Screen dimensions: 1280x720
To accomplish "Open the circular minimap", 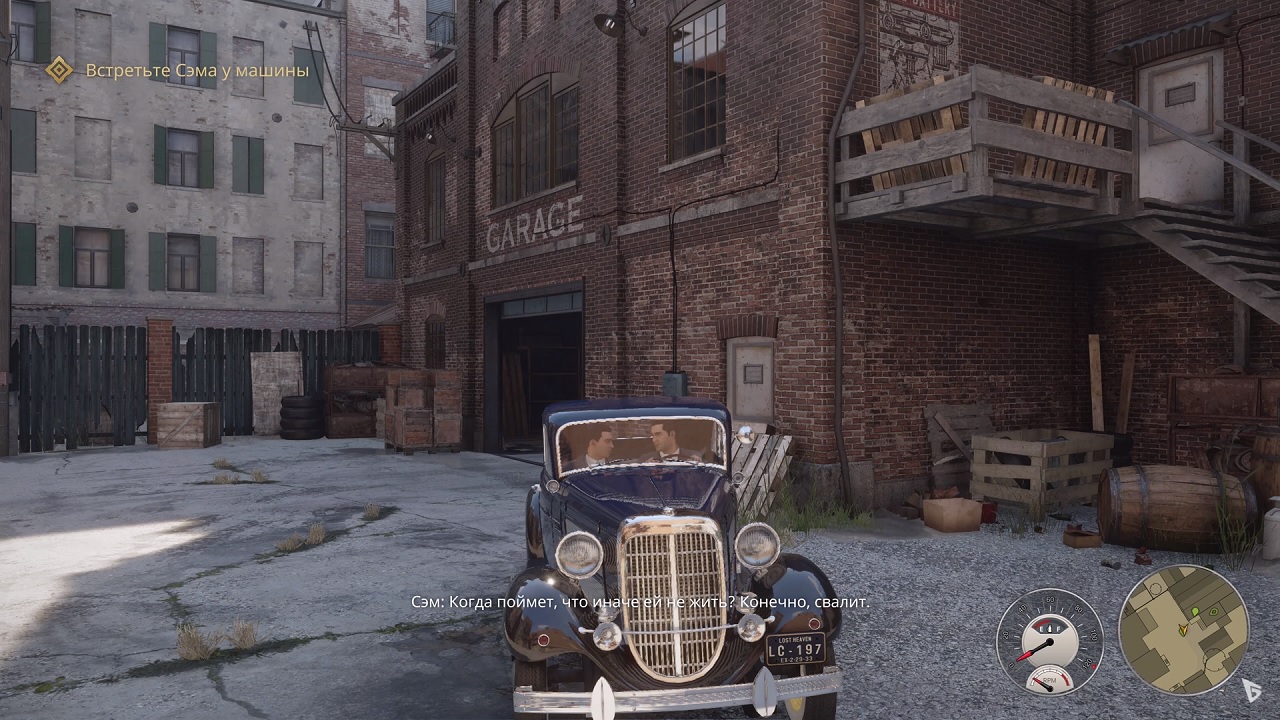I will click(1183, 630).
